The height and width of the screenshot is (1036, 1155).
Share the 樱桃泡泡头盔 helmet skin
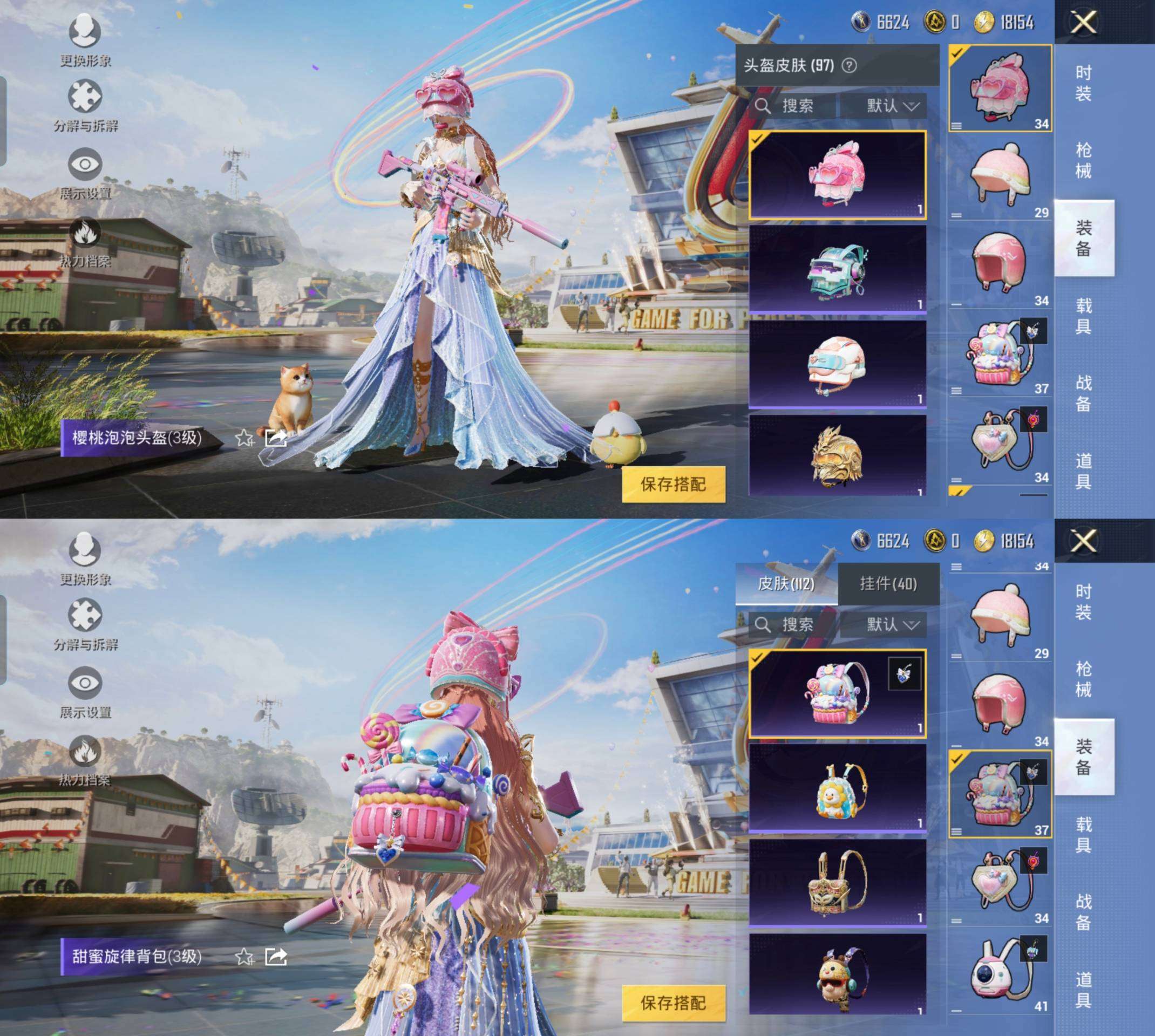pyautogui.click(x=276, y=438)
